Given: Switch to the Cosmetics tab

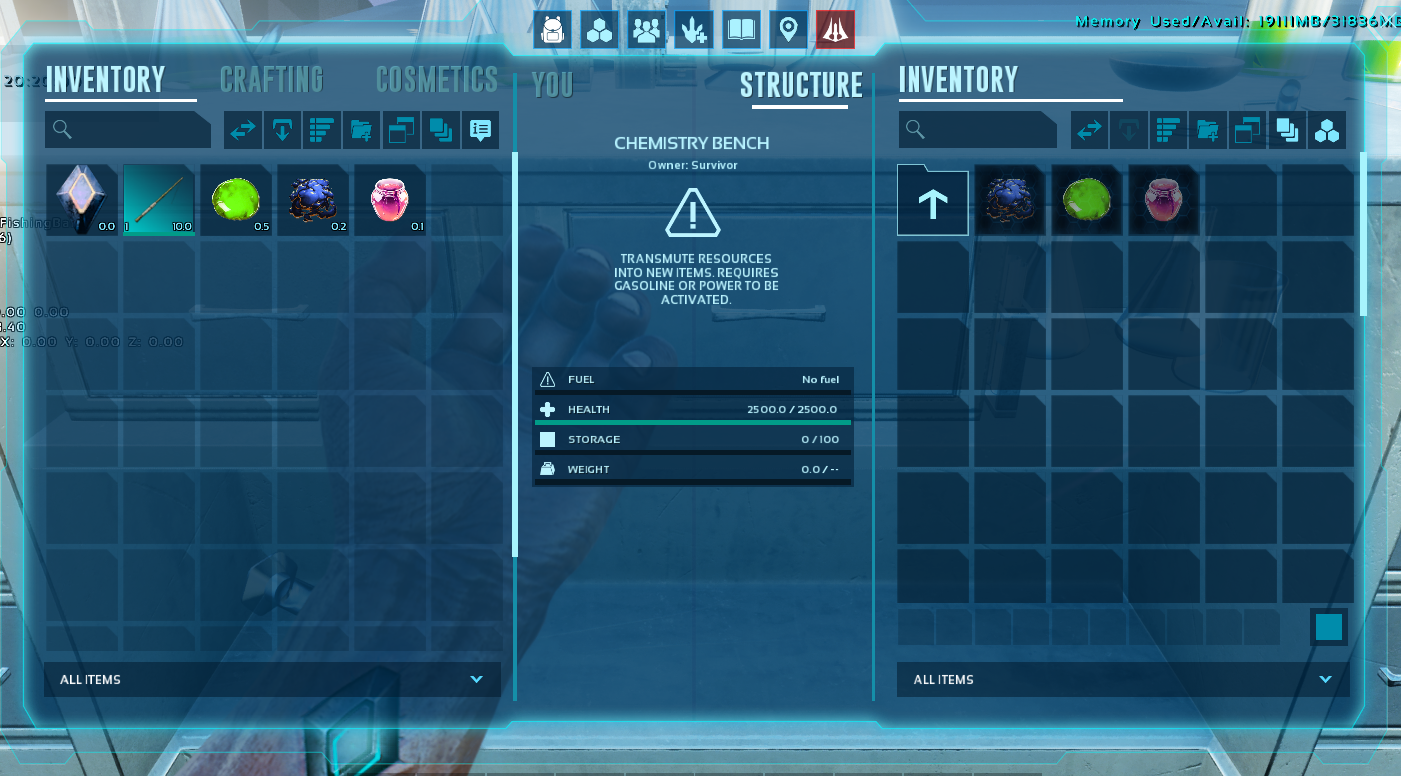Looking at the screenshot, I should click(x=436, y=79).
